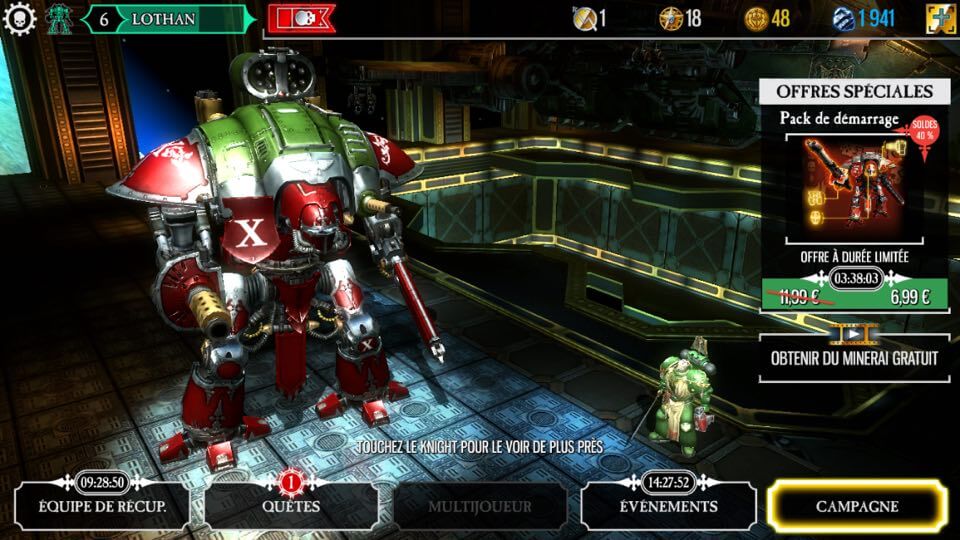Screen dimensions: 960x540
Task: Open the Équipe de récup. menu
Action: click(103, 507)
